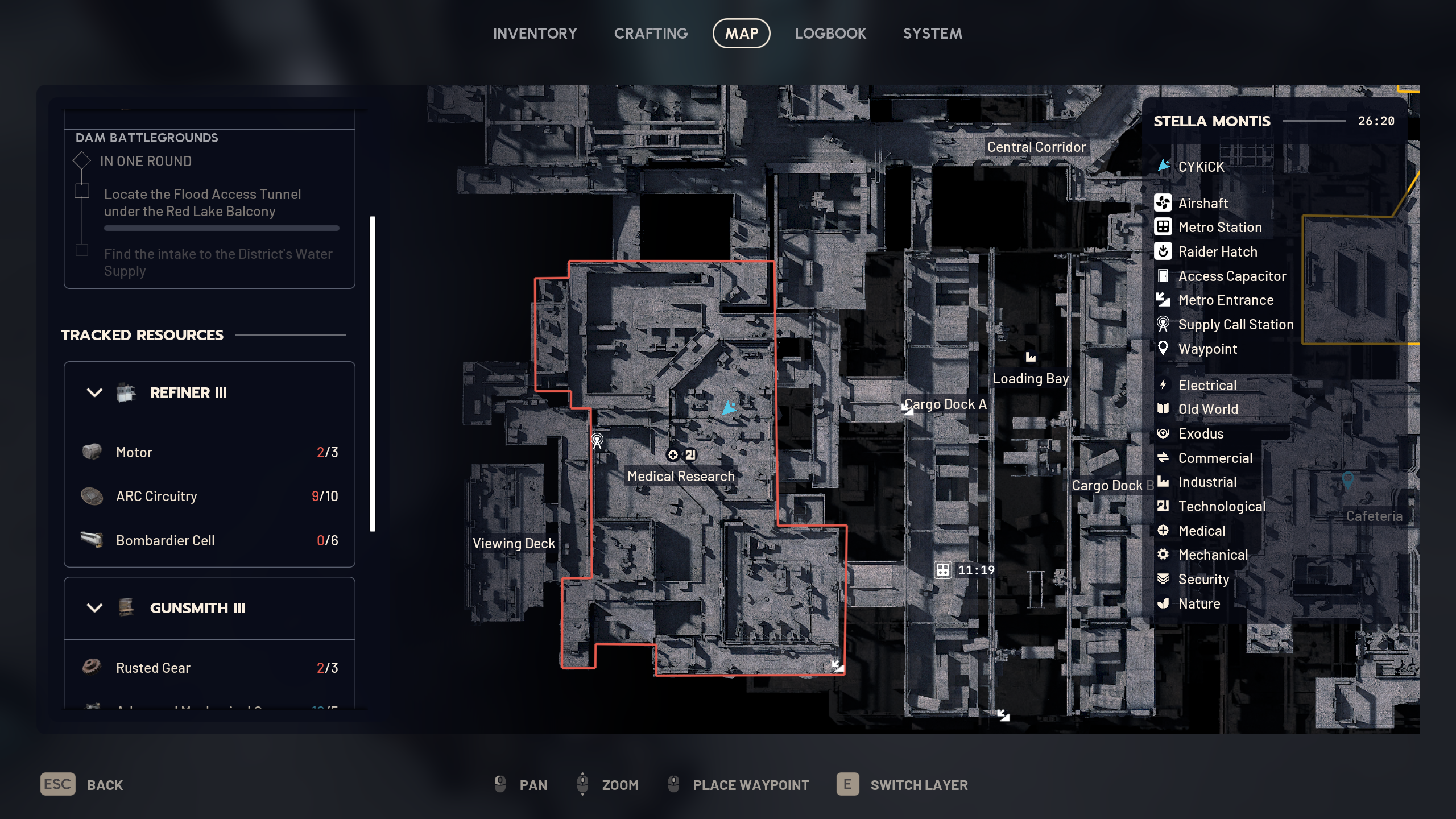This screenshot has height=819, width=1456.
Task: Go to the Logbook tab
Action: pos(830,34)
